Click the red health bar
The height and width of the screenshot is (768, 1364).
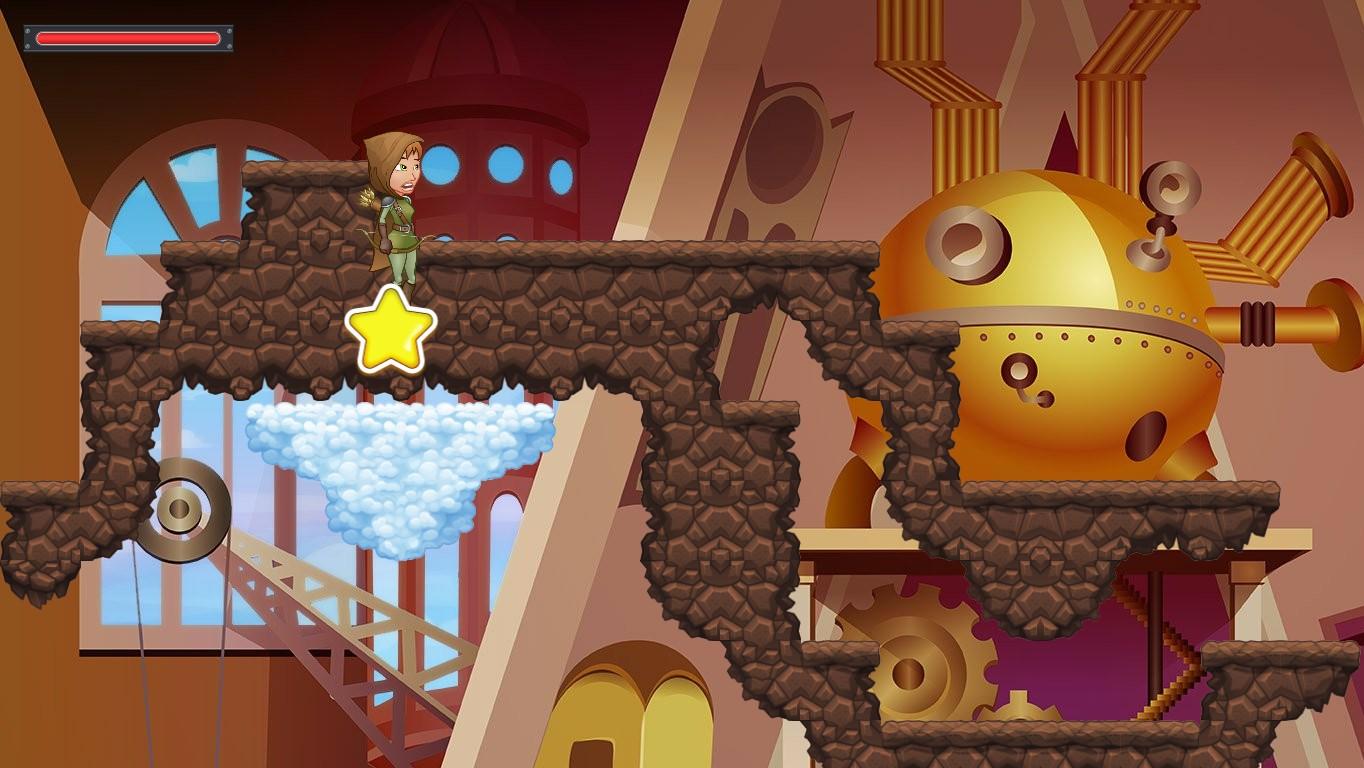click(127, 37)
